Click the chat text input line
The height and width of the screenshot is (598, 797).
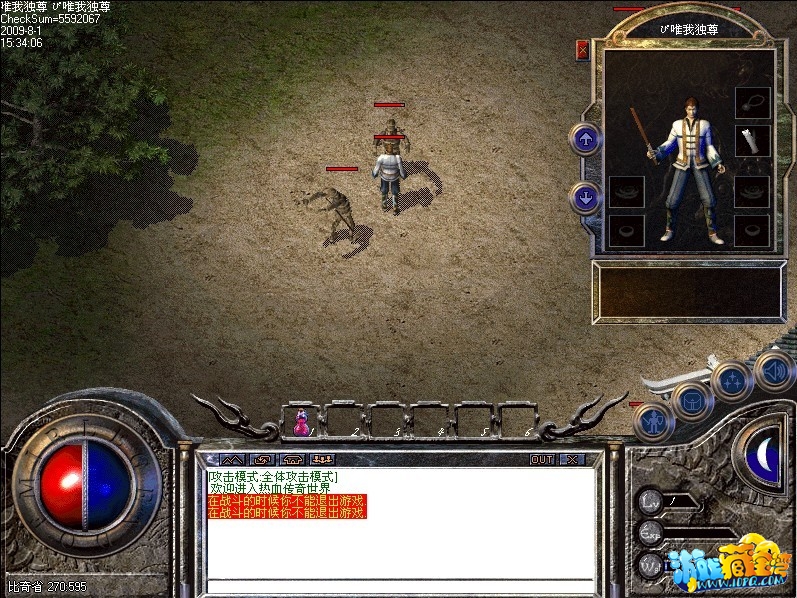click(400, 585)
